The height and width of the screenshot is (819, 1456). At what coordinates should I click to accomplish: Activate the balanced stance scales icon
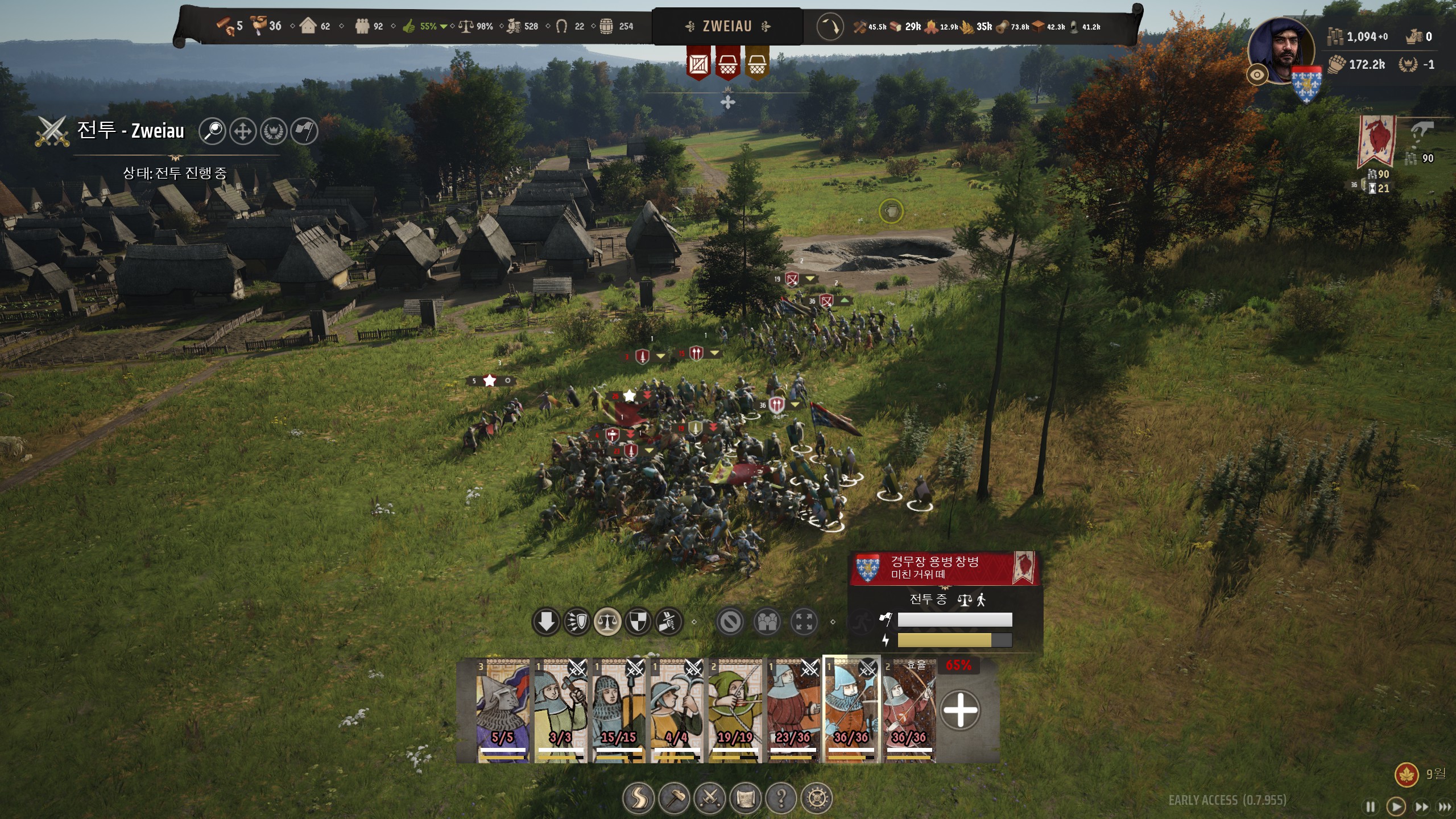coord(607,622)
